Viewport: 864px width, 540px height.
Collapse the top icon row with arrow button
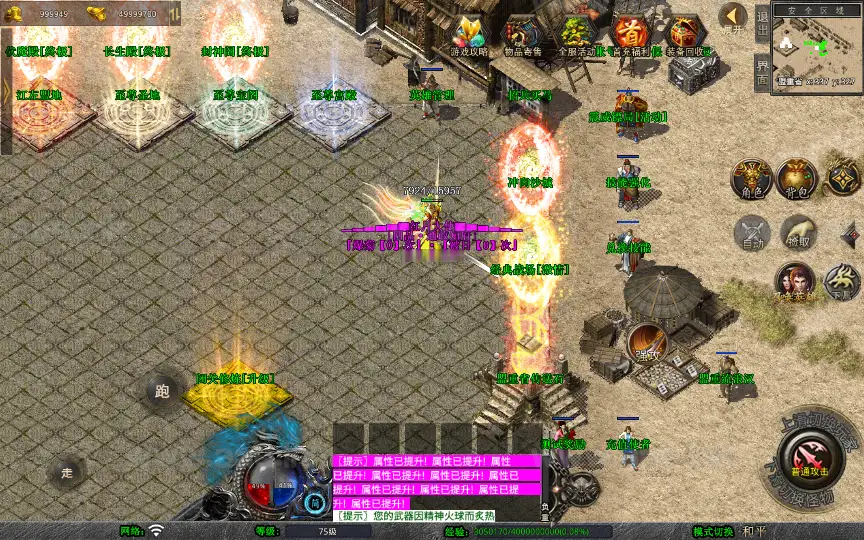pos(733,17)
